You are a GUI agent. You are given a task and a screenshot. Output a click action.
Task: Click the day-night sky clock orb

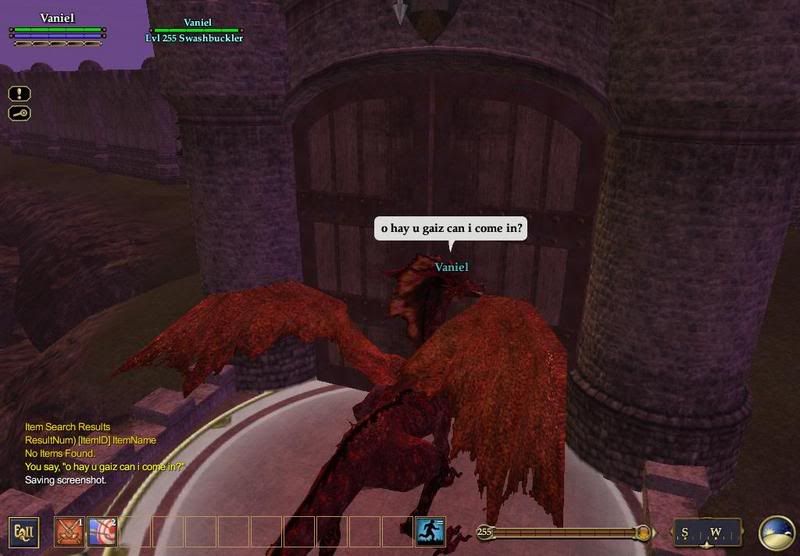point(777,532)
